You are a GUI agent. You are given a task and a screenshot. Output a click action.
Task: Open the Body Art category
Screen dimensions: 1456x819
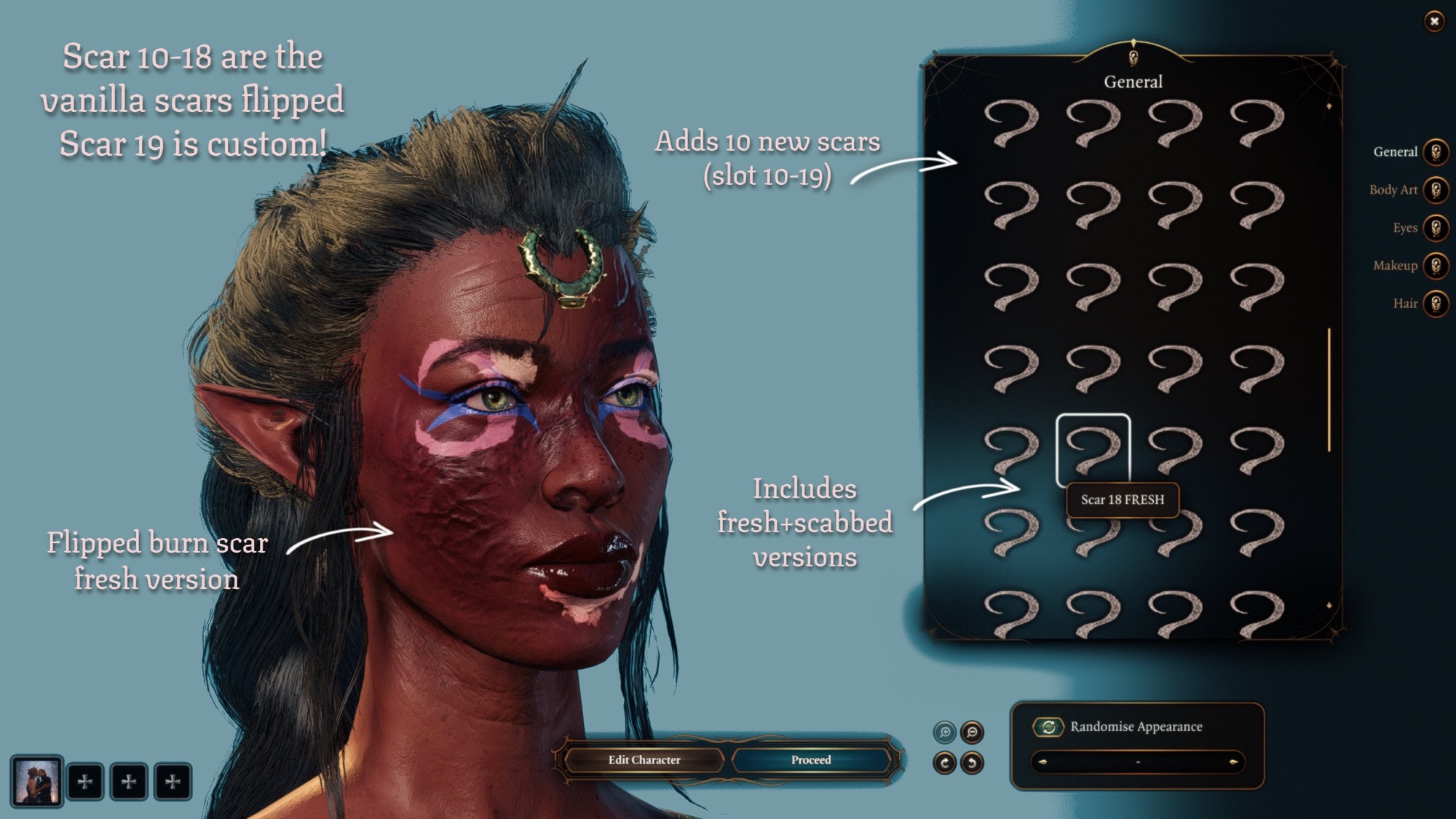(x=1435, y=190)
